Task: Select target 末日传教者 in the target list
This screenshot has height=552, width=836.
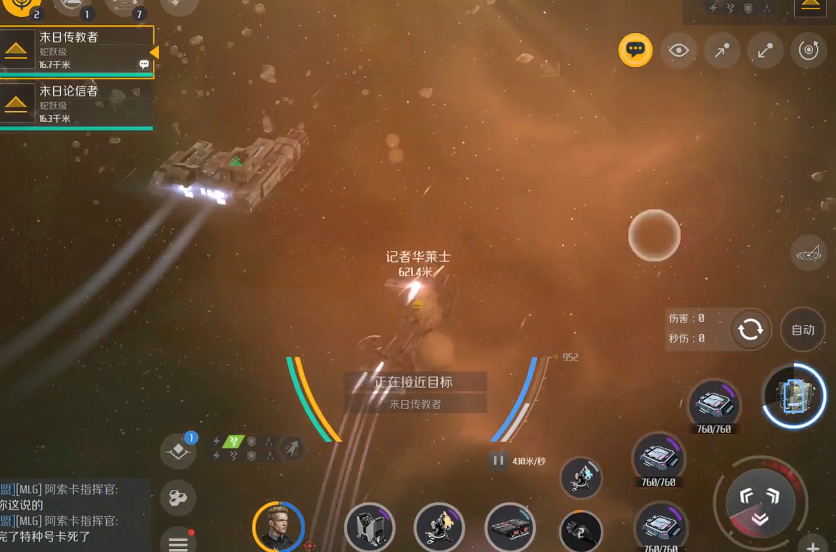Action: [x=76, y=50]
